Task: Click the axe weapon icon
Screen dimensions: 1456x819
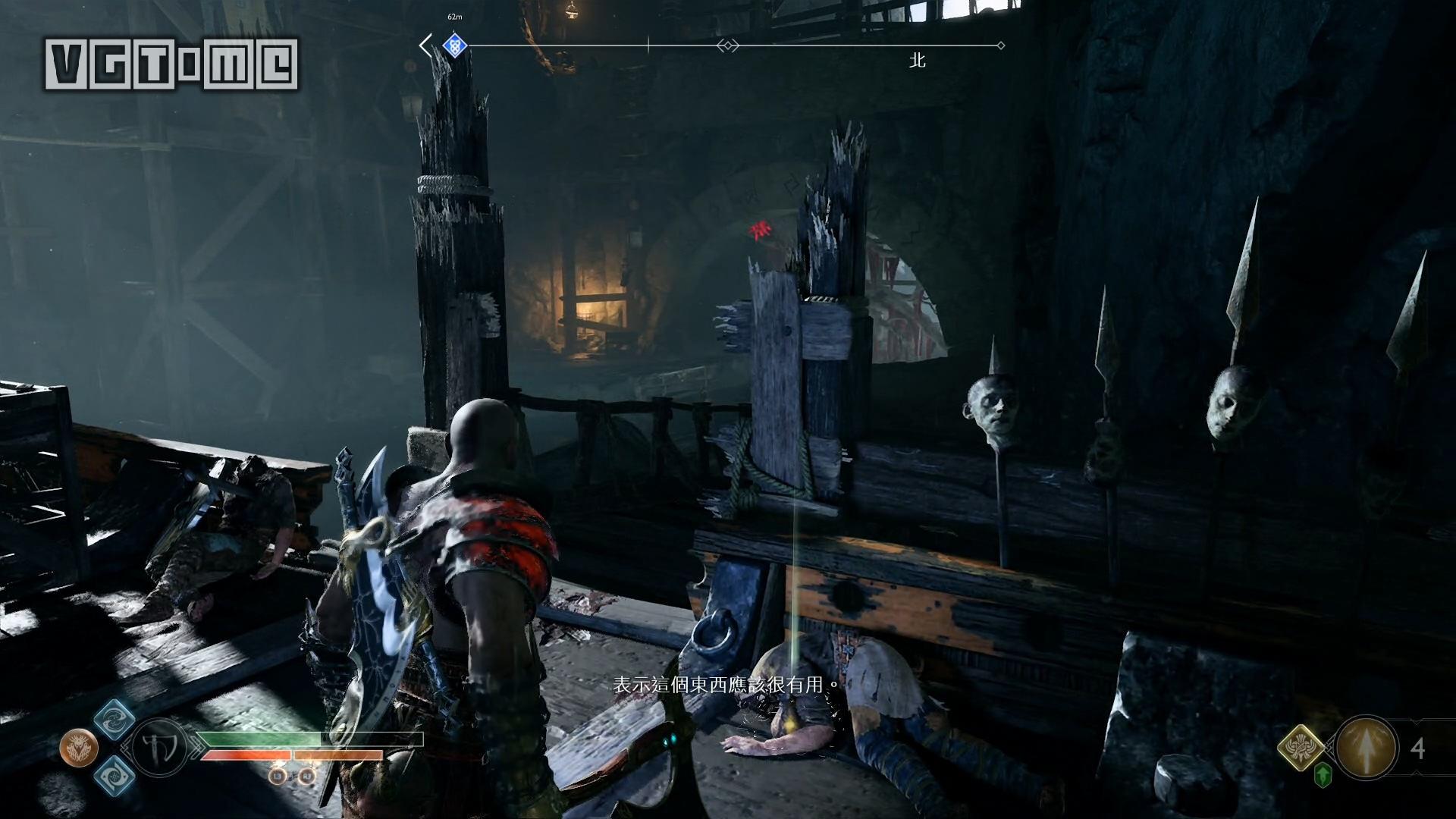Action: pyautogui.click(x=159, y=748)
